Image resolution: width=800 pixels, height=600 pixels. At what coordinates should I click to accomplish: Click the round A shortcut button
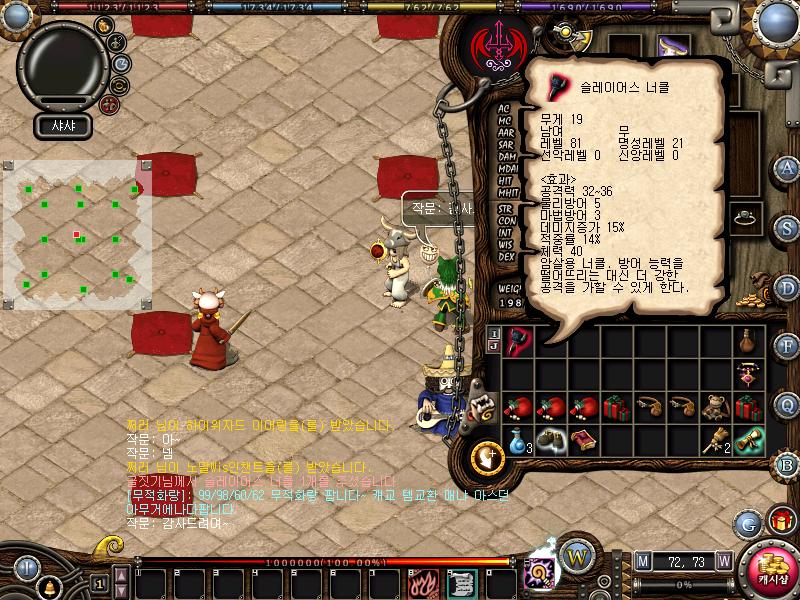[x=787, y=168]
